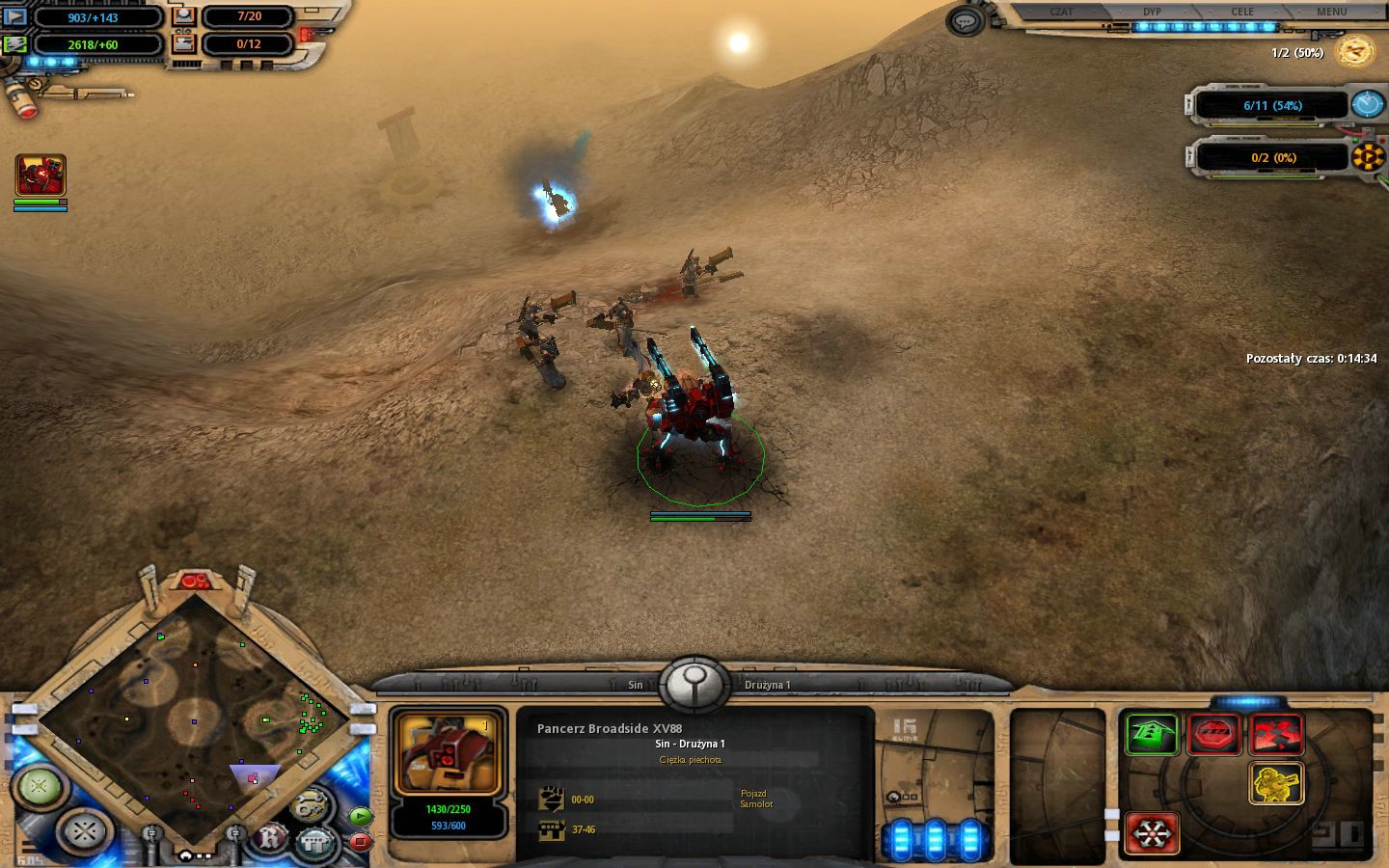Click the grey round minimap button
Viewport: 1389px width, 868px height.
click(85, 829)
